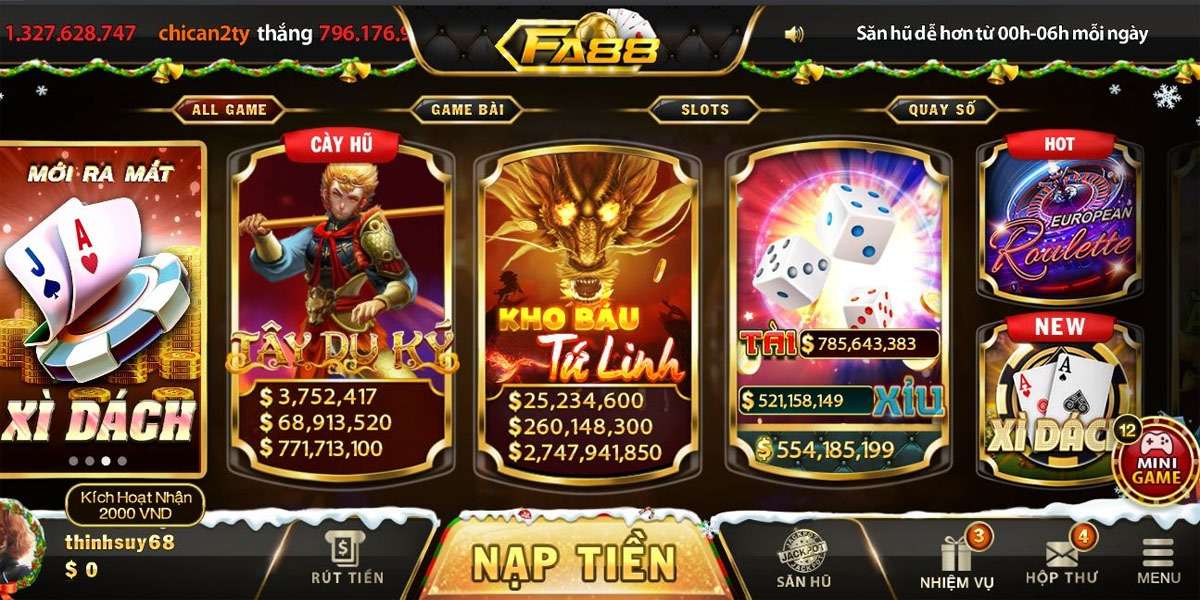Select the SLOTS tab
Screen dimensions: 1200x600
click(705, 110)
